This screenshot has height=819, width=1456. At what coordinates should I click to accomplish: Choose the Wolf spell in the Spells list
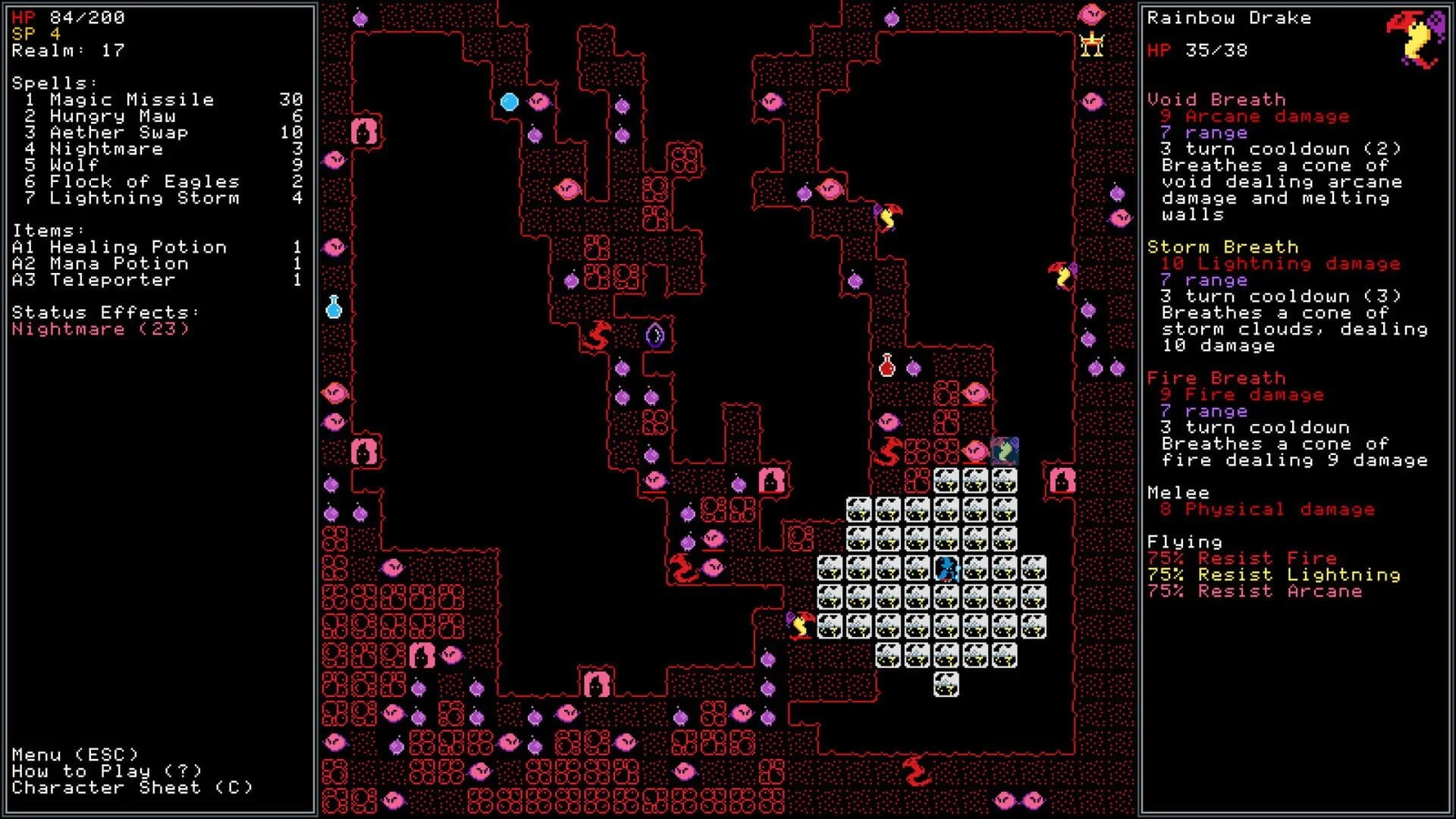tap(76, 165)
